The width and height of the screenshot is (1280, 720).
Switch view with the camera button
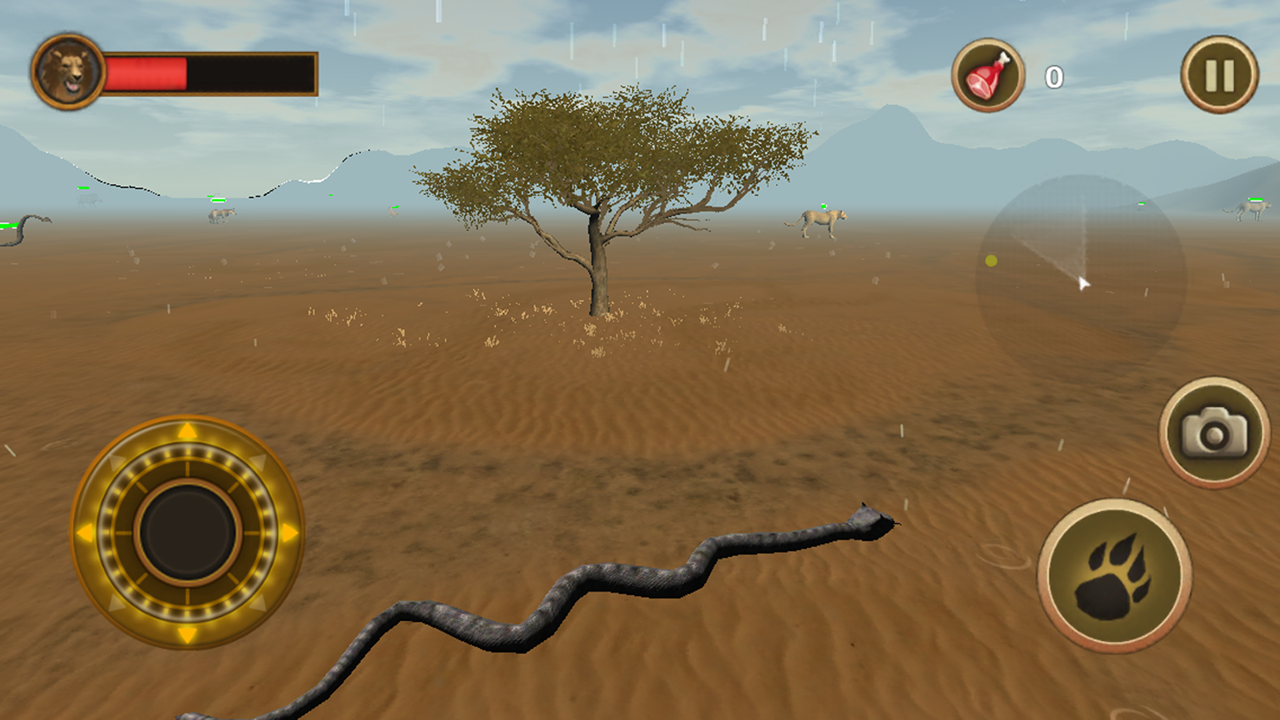(x=1214, y=432)
